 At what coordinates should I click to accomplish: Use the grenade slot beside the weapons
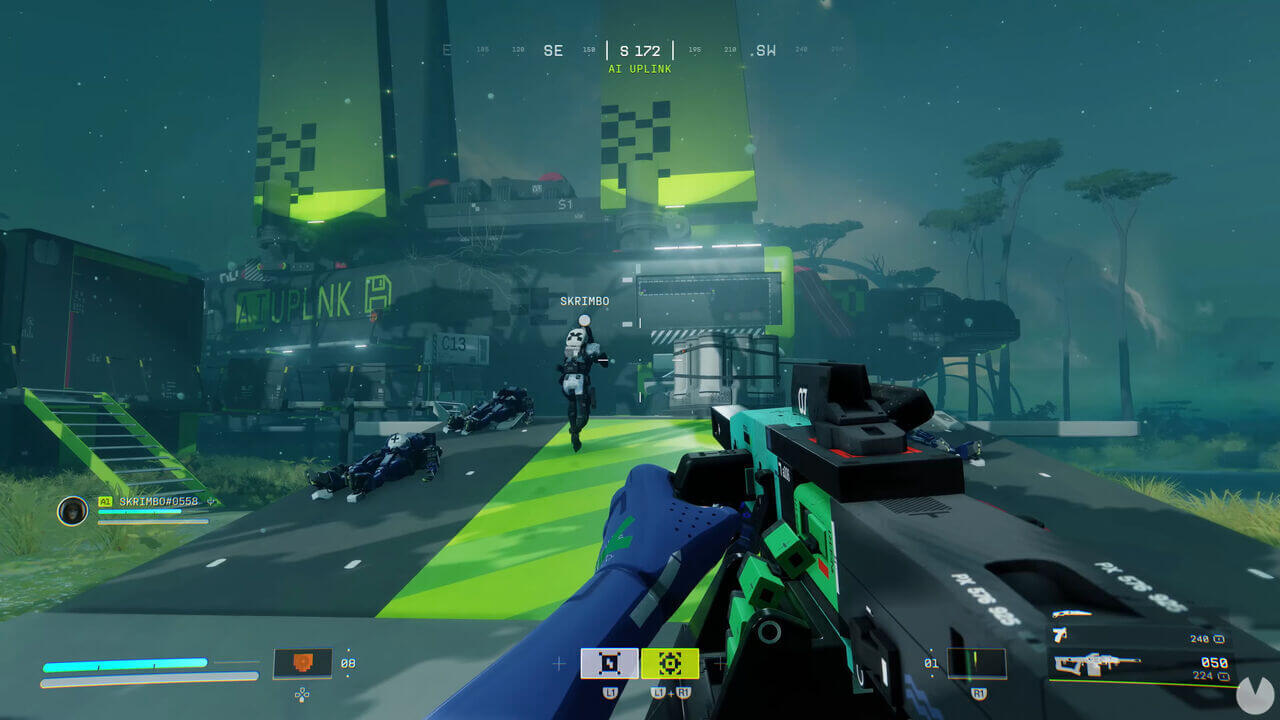(977, 663)
